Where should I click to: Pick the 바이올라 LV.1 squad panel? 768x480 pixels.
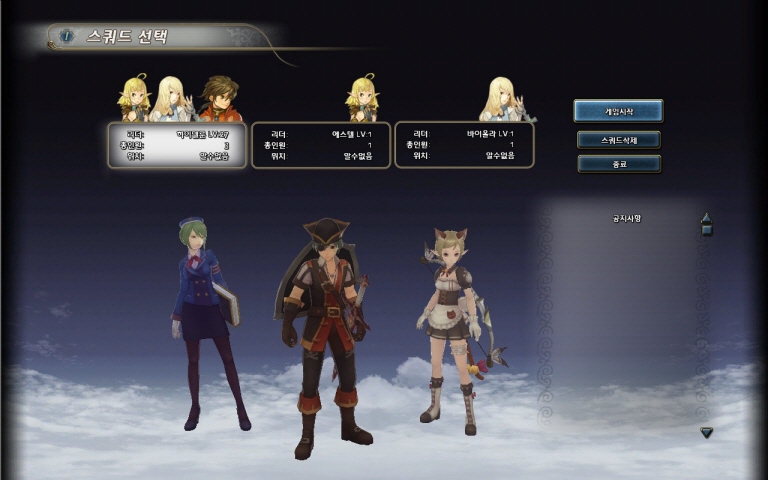pos(464,144)
